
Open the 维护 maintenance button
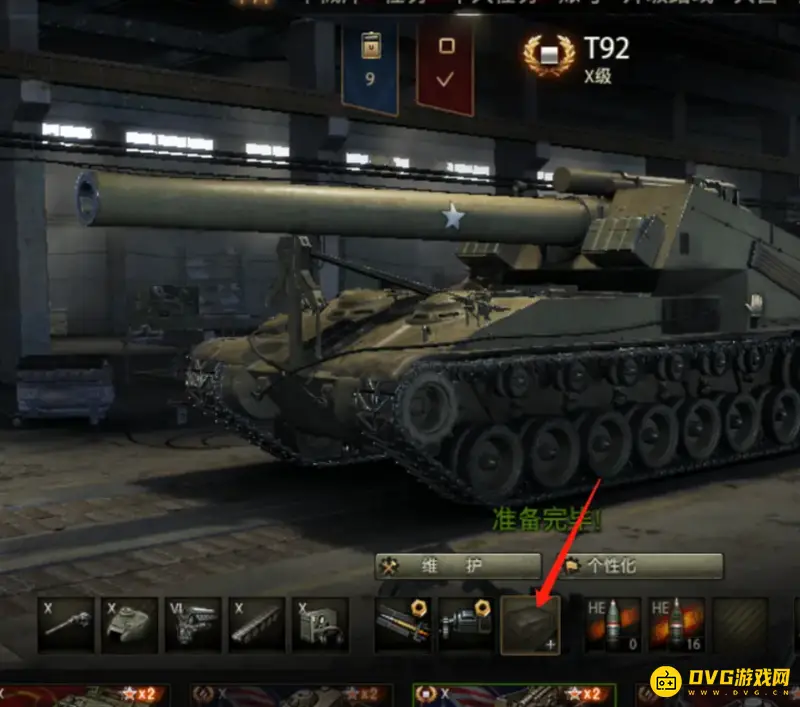(x=458, y=566)
